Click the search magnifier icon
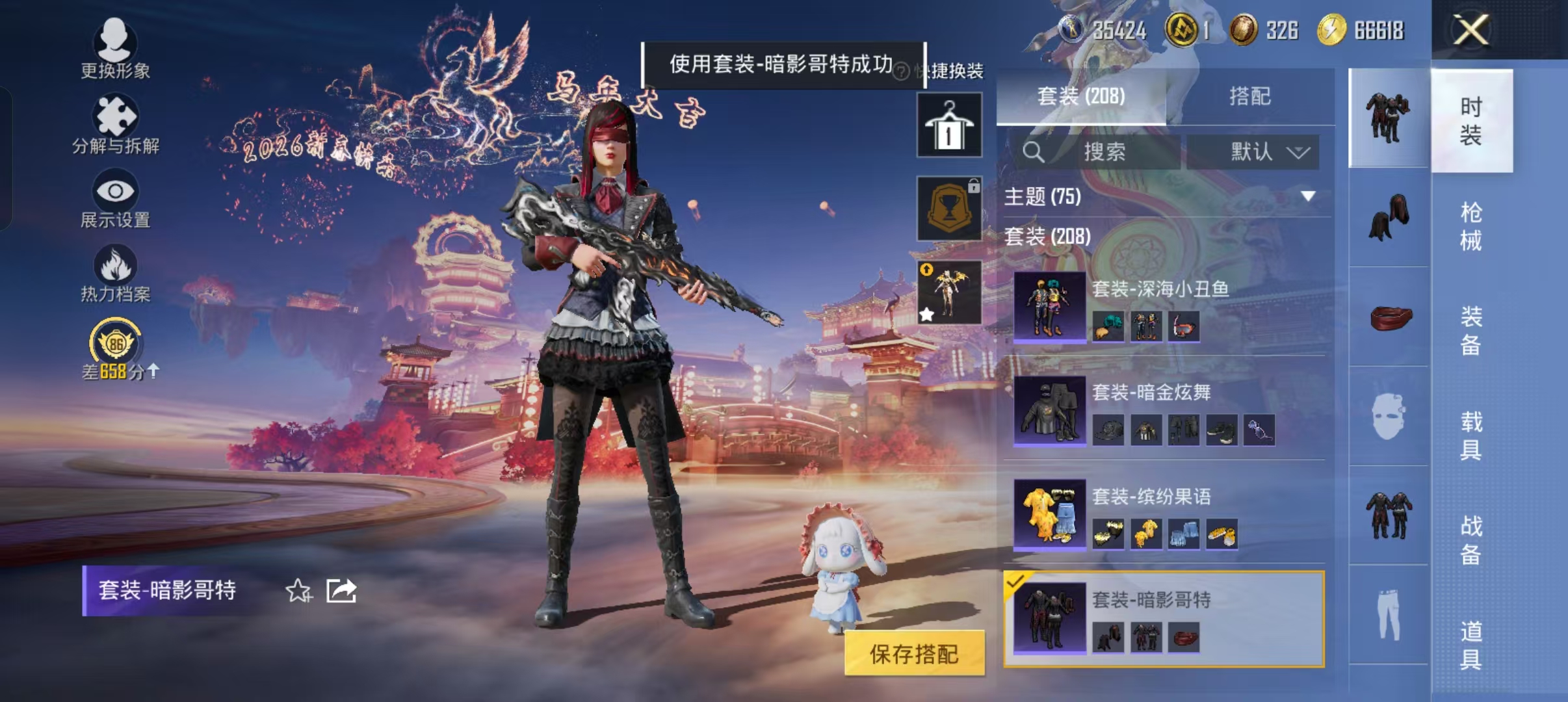 coord(1034,153)
